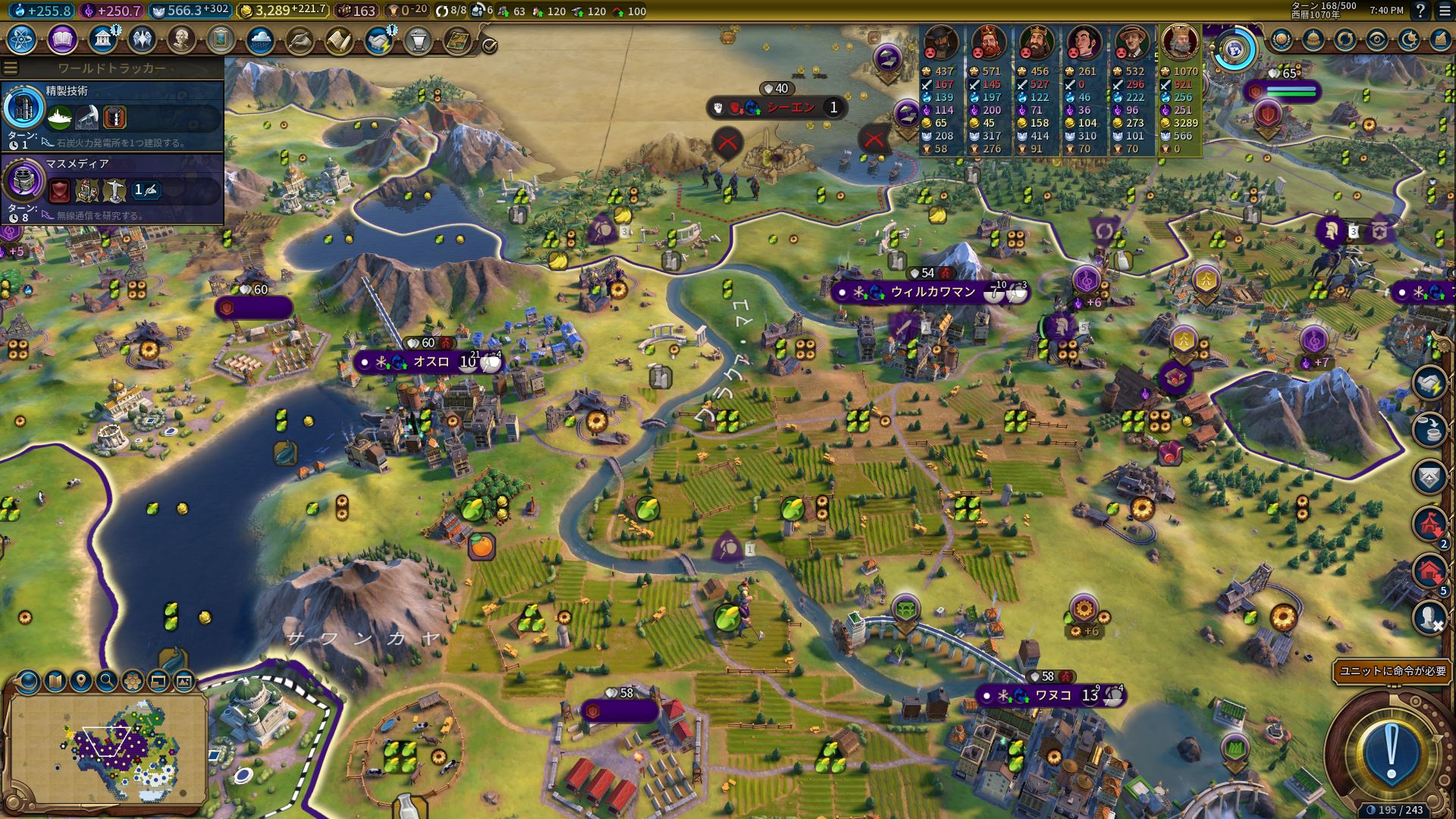Open the technology tree atom icon
This screenshot has width=1456, height=819.
[22, 39]
